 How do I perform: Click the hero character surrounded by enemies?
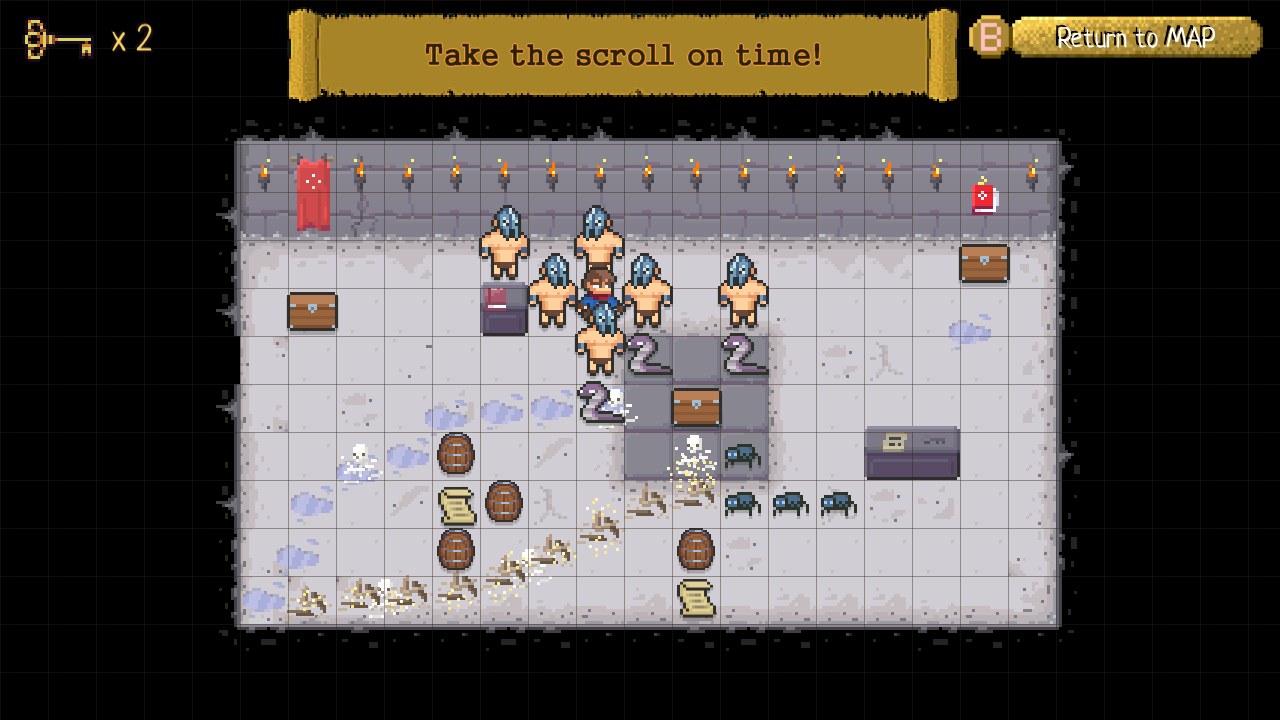[600, 290]
